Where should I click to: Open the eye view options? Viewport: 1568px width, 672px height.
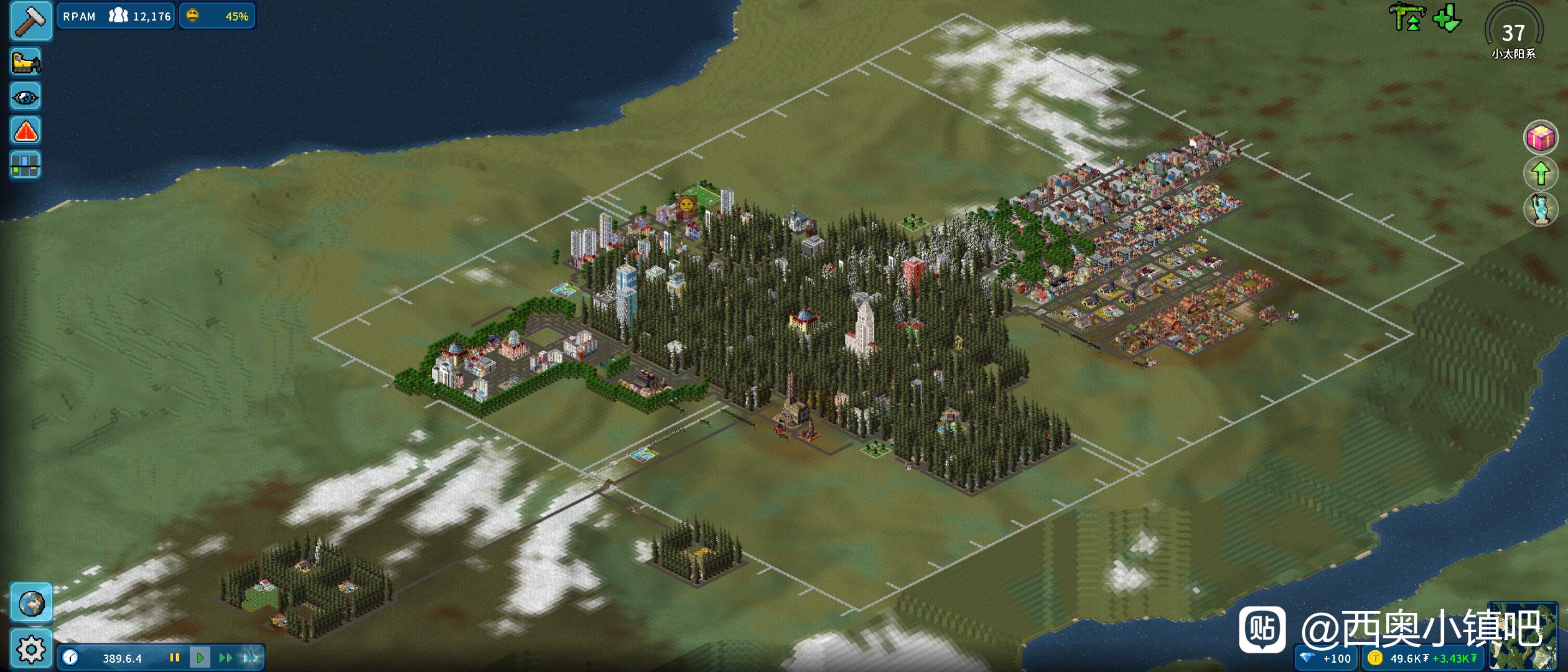click(x=26, y=97)
